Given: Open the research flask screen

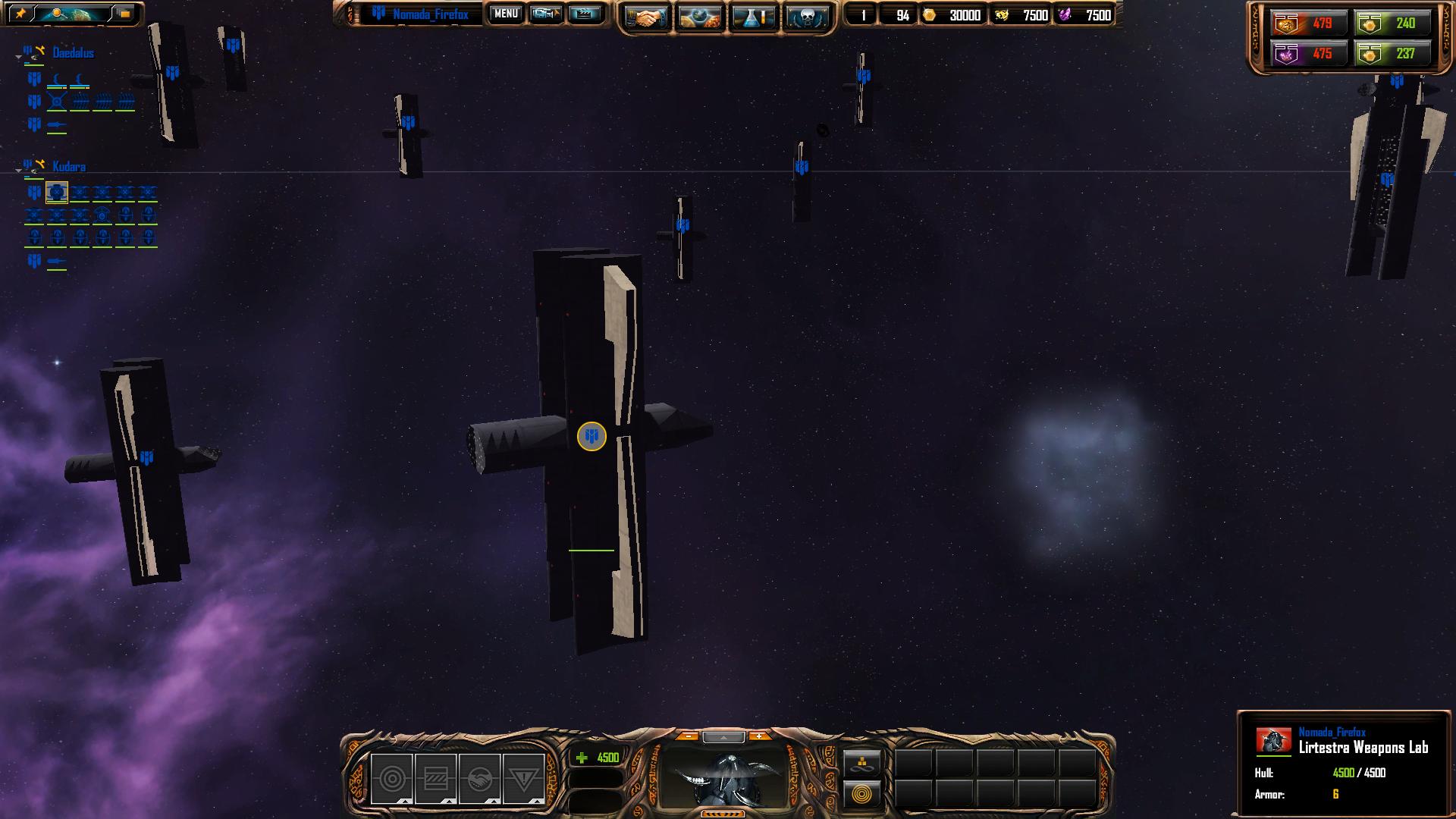Looking at the screenshot, I should click(x=753, y=17).
